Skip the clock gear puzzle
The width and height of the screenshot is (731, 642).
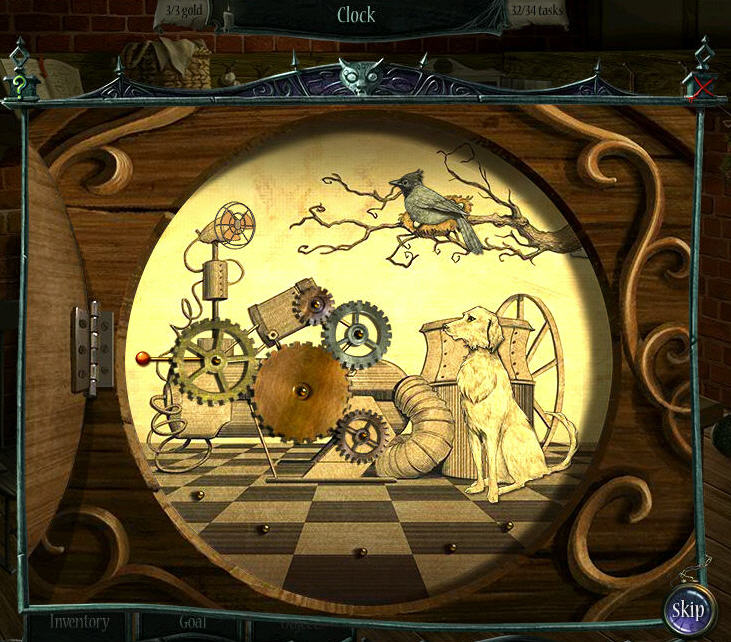pos(687,608)
